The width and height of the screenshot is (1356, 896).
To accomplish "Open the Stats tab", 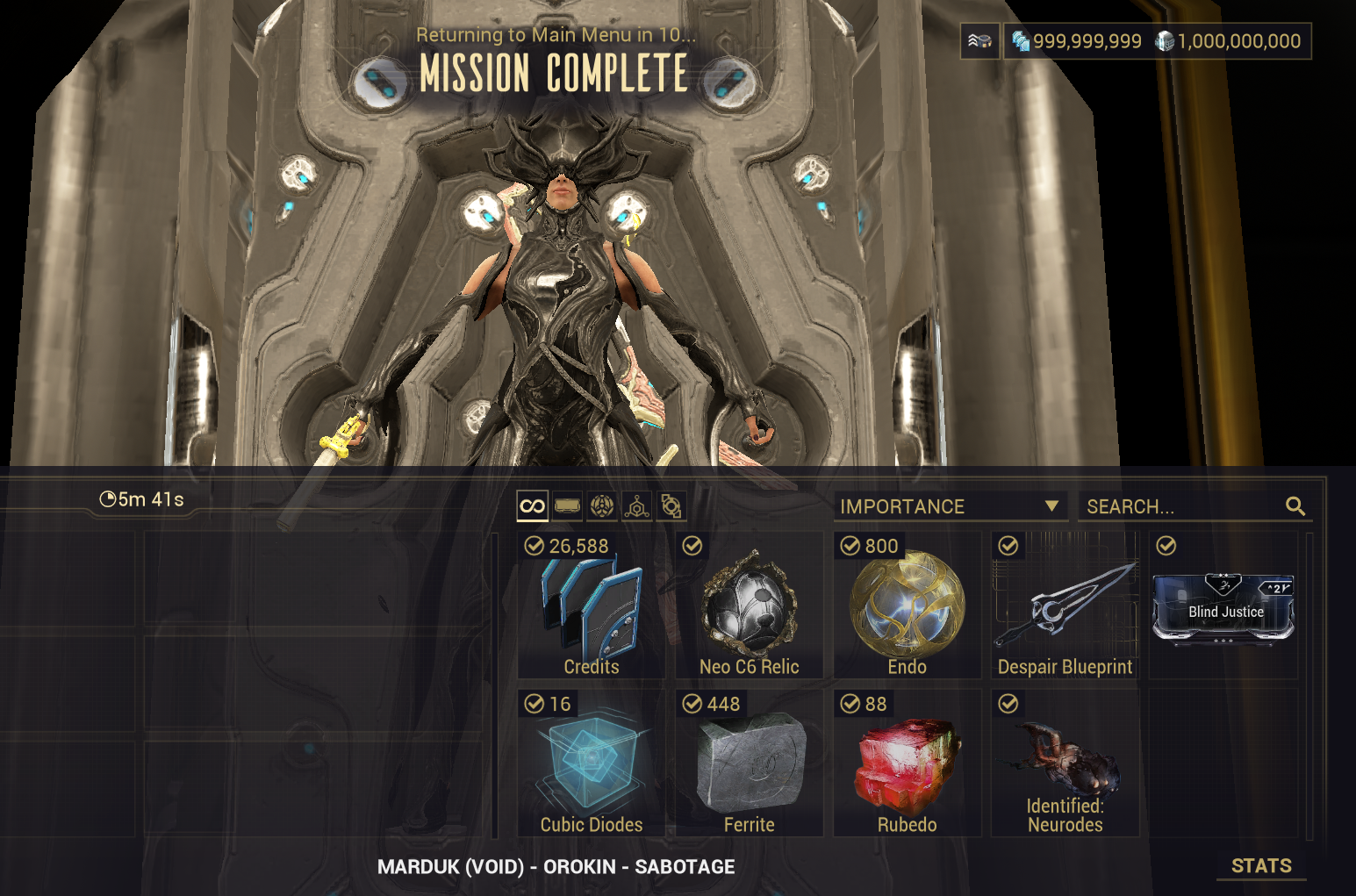I will (x=1261, y=866).
